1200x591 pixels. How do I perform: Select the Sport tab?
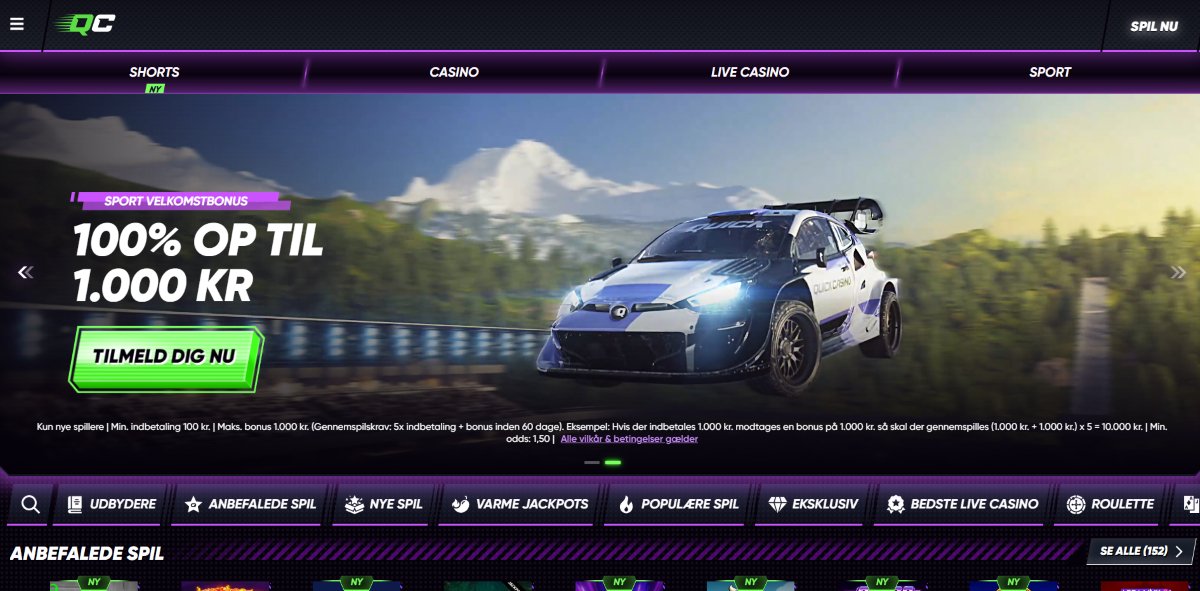click(1049, 72)
